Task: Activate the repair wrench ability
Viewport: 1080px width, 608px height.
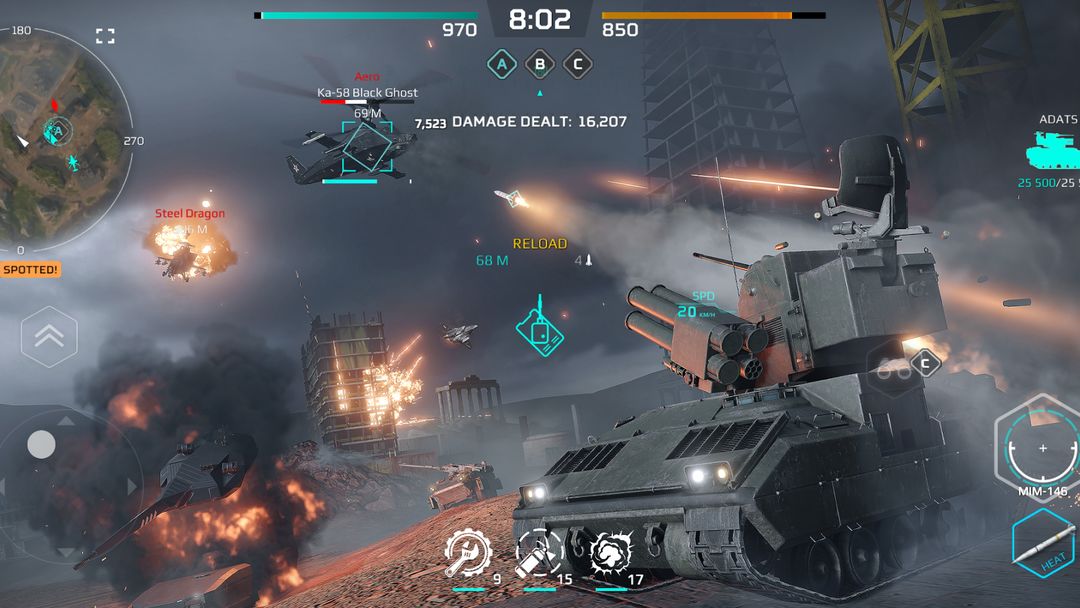Action: coord(465,552)
